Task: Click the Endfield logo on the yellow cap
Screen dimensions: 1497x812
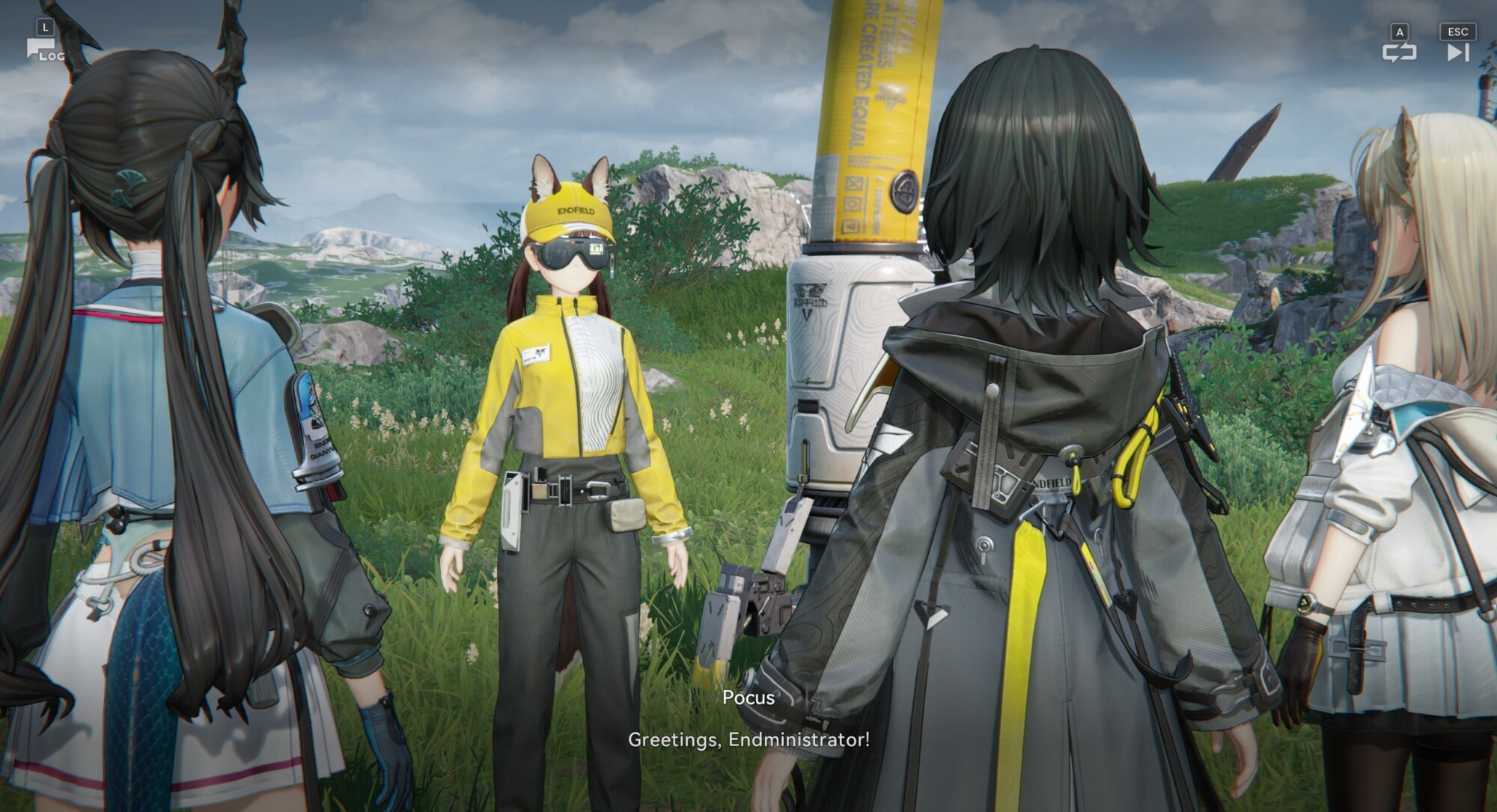Action: [576, 210]
